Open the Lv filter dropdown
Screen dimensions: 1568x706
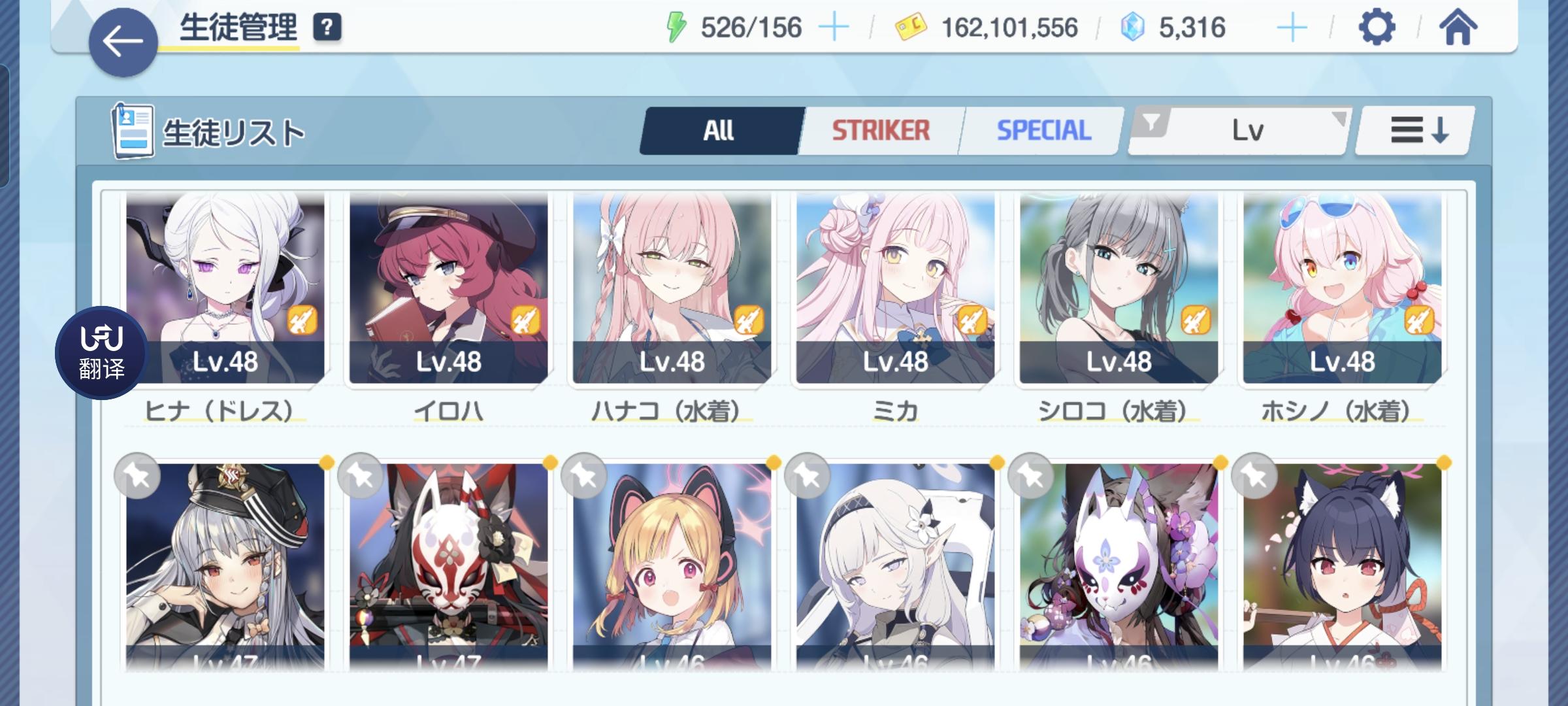1248,129
